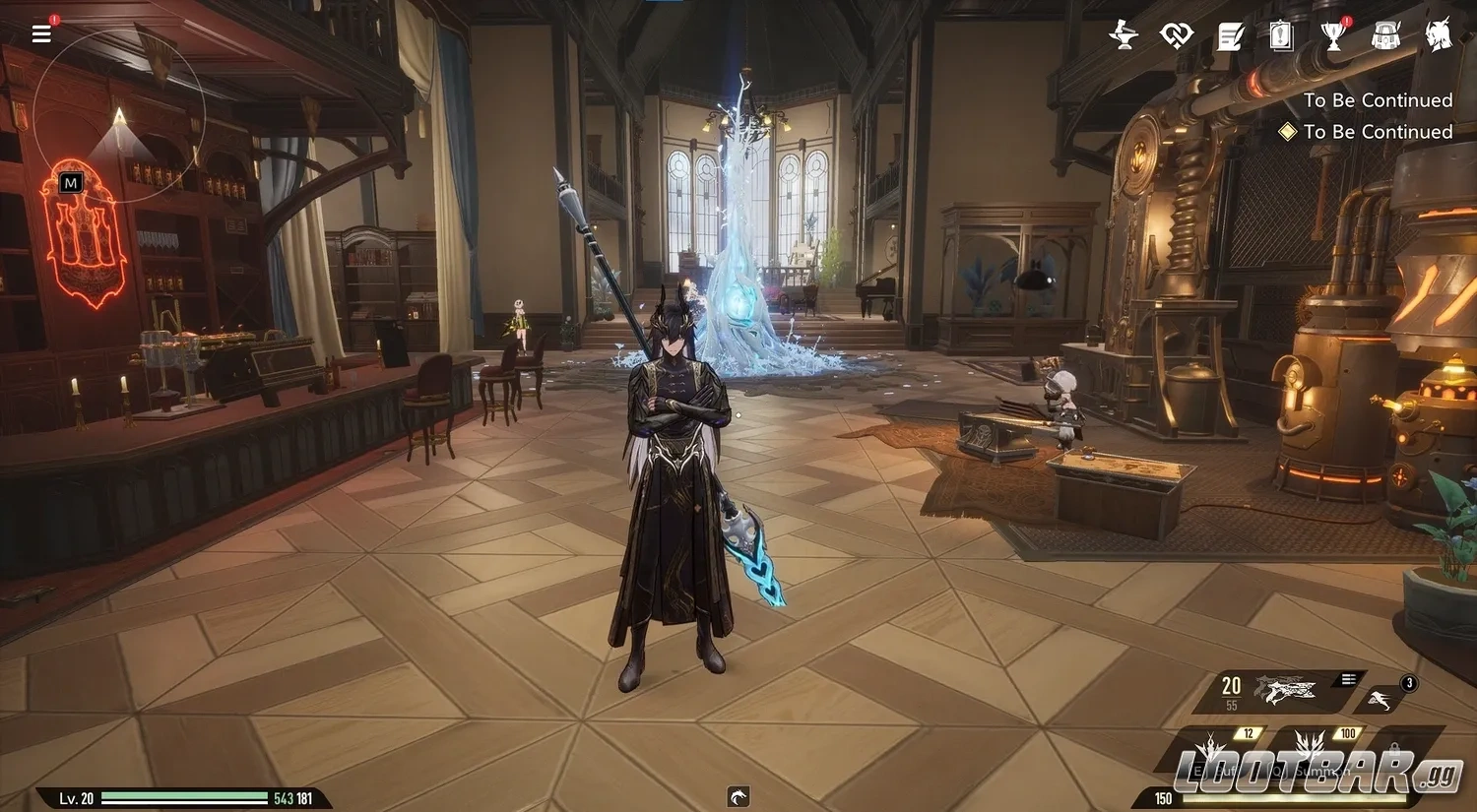
Task: Open the character profile head icon
Action: [x=1439, y=35]
